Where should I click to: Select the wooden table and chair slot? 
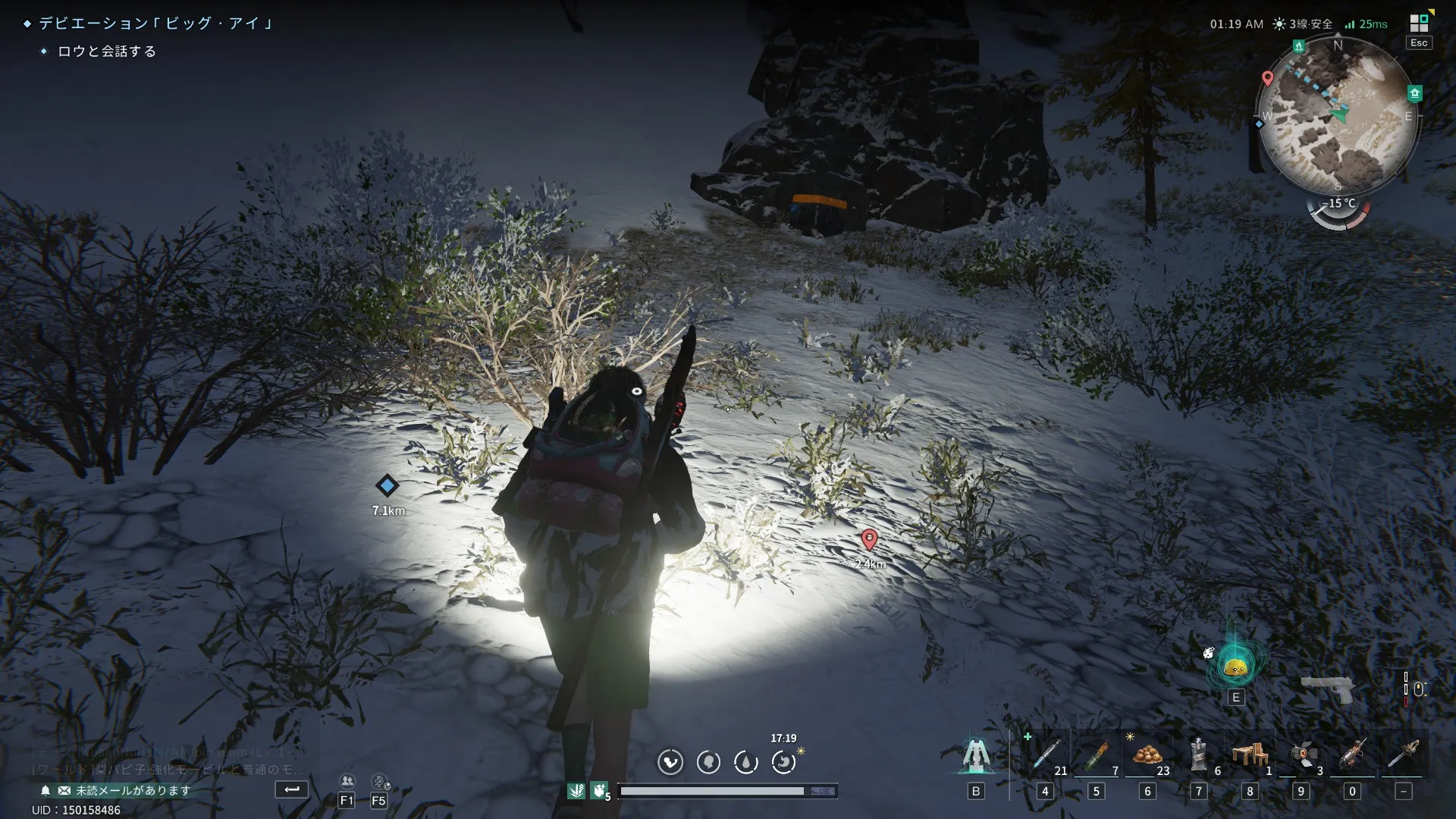[x=1250, y=756]
